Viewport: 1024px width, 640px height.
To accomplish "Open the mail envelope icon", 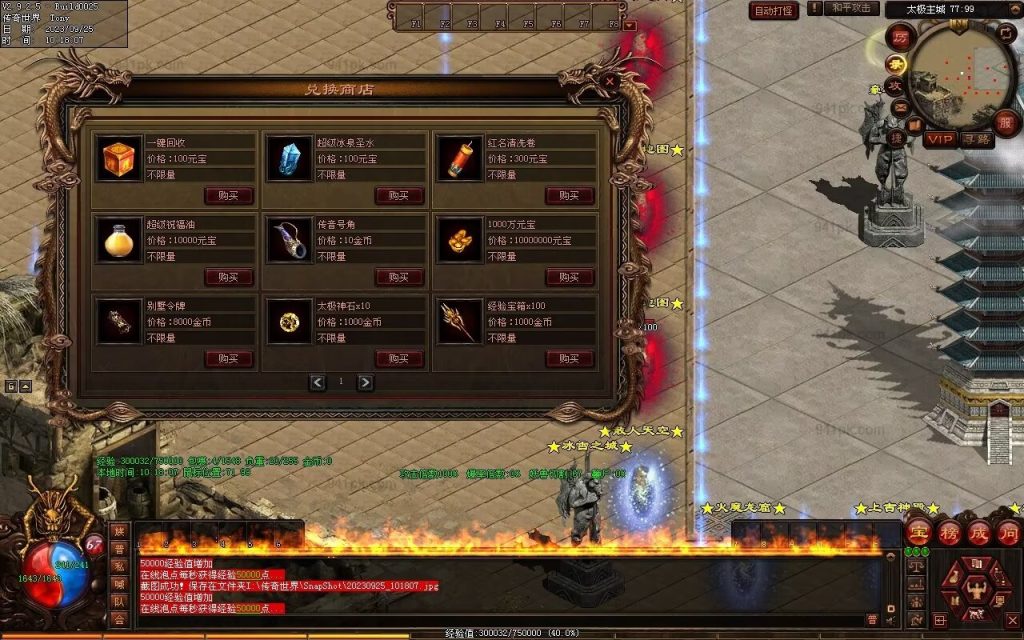I will pos(900,107).
